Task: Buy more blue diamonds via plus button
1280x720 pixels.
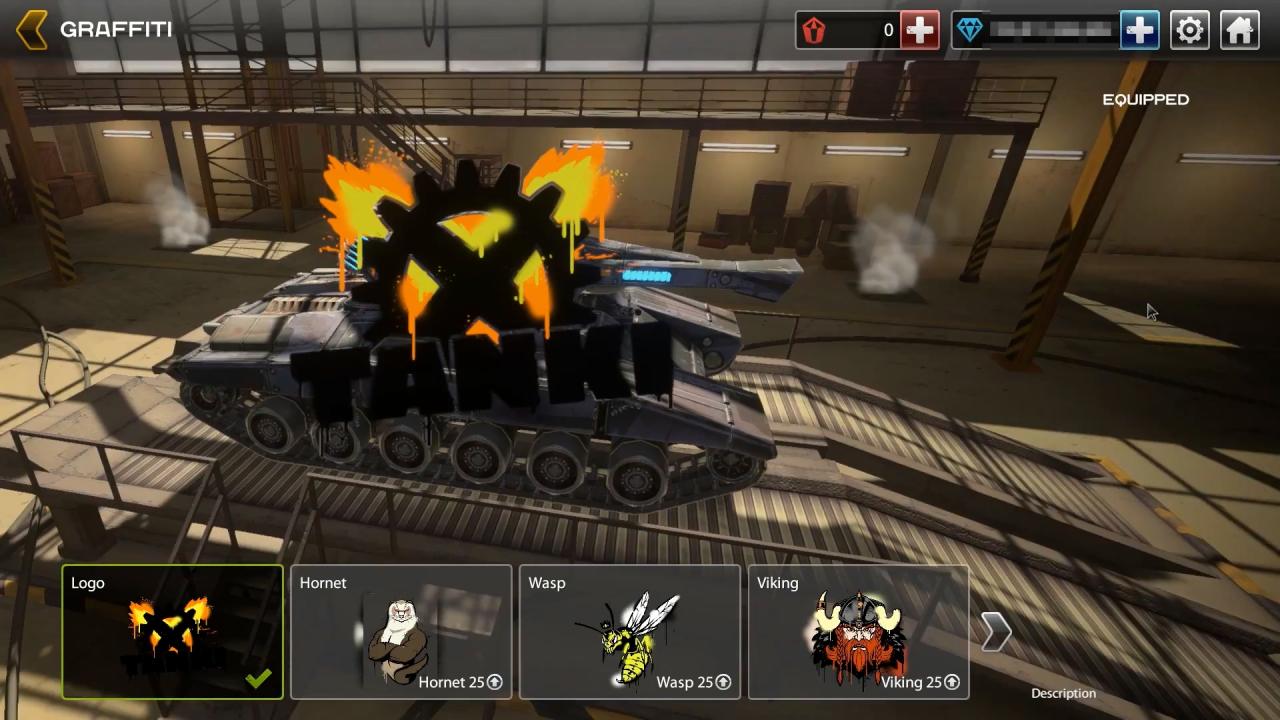Action: (x=1139, y=30)
